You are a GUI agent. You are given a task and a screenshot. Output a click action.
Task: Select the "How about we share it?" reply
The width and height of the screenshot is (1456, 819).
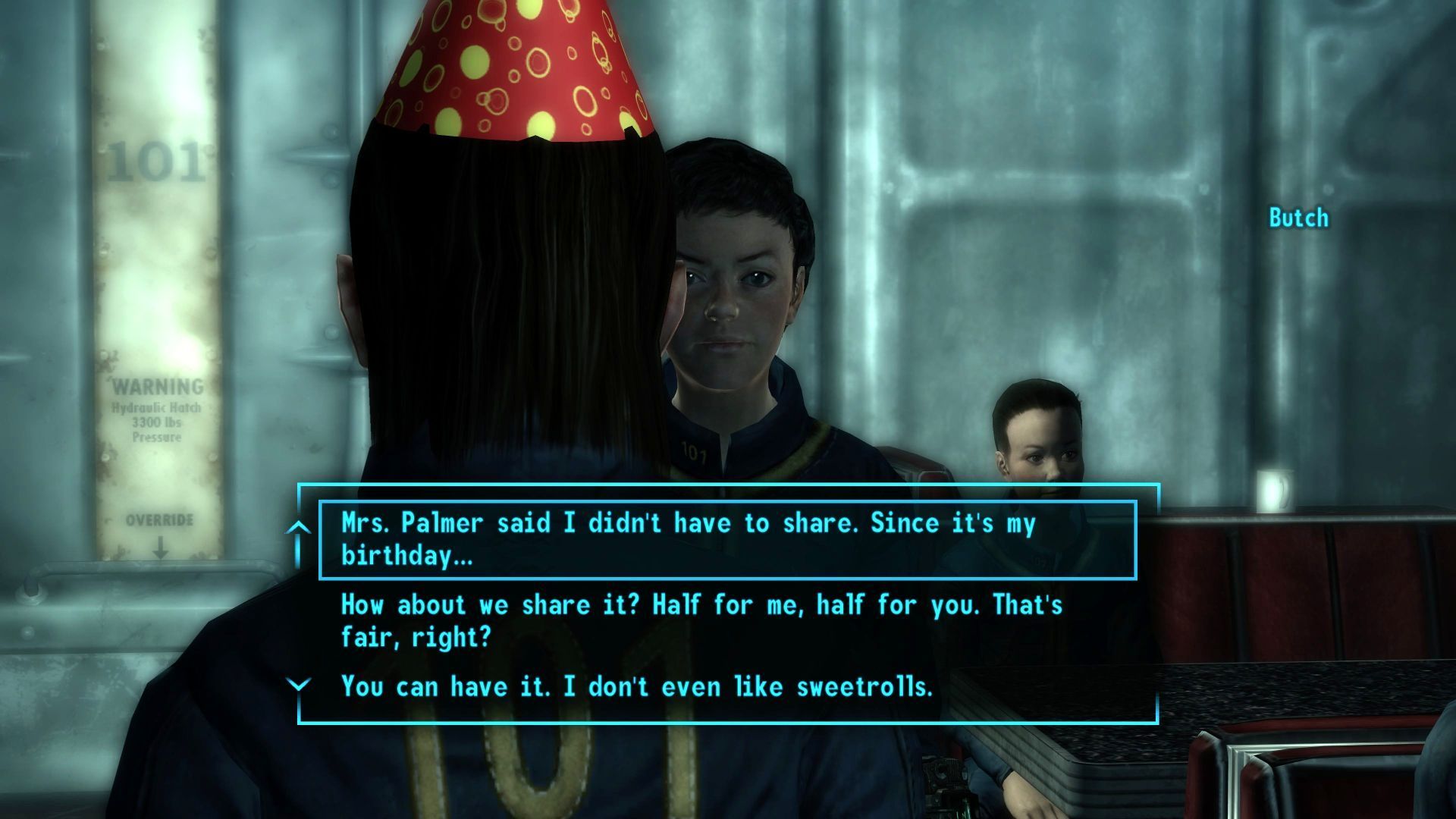click(x=701, y=620)
